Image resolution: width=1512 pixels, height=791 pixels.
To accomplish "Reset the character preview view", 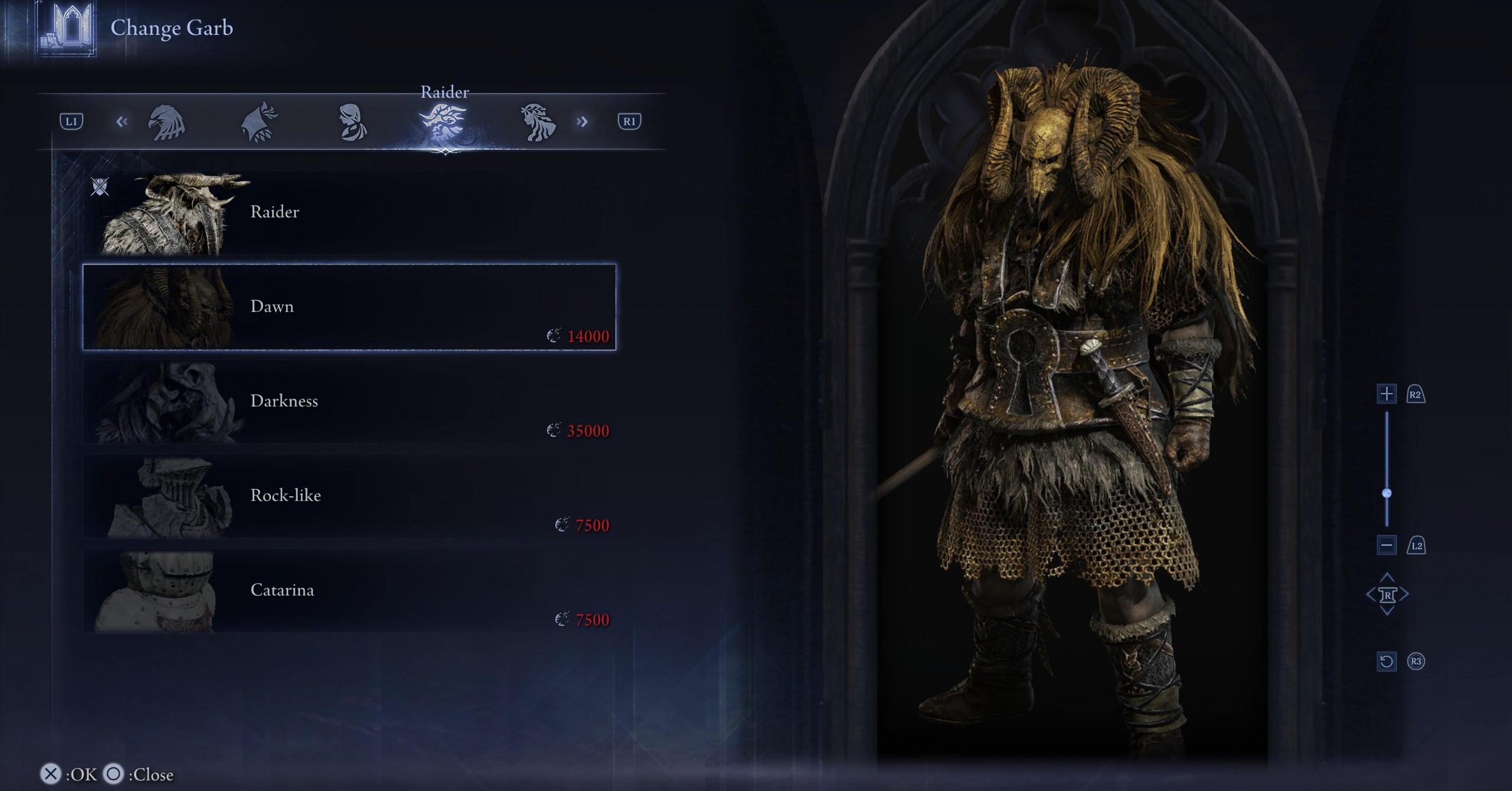I will coord(1386,661).
